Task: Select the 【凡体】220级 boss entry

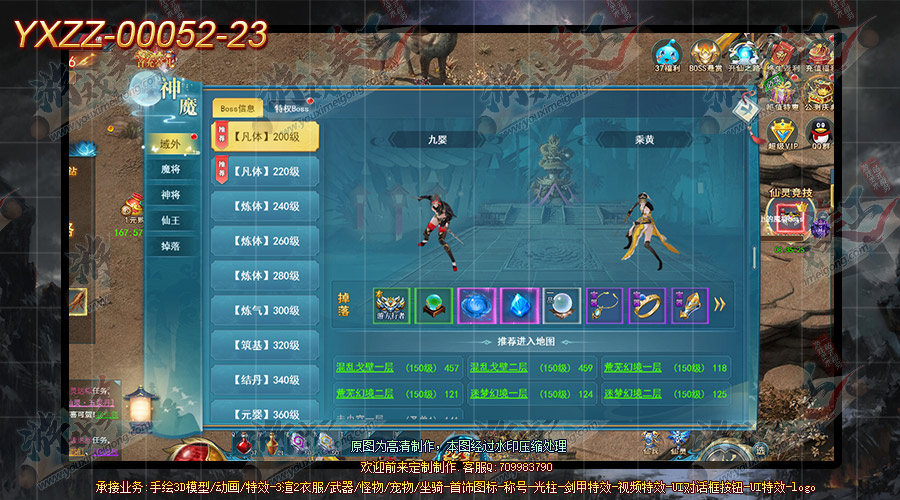Action: coord(265,171)
